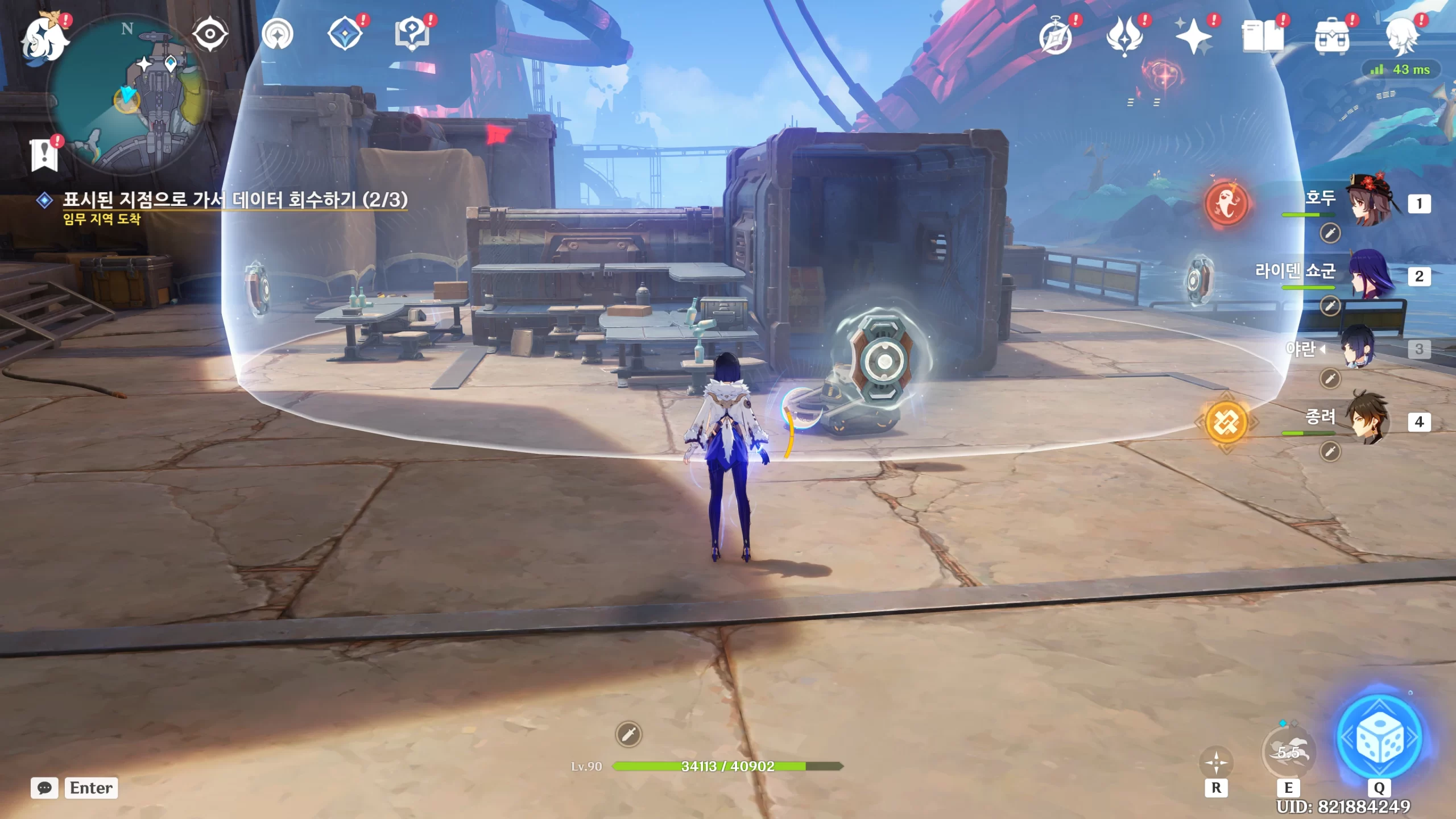This screenshot has height=819, width=1456.
Task: Open the battle pass winged icon
Action: (1124, 36)
